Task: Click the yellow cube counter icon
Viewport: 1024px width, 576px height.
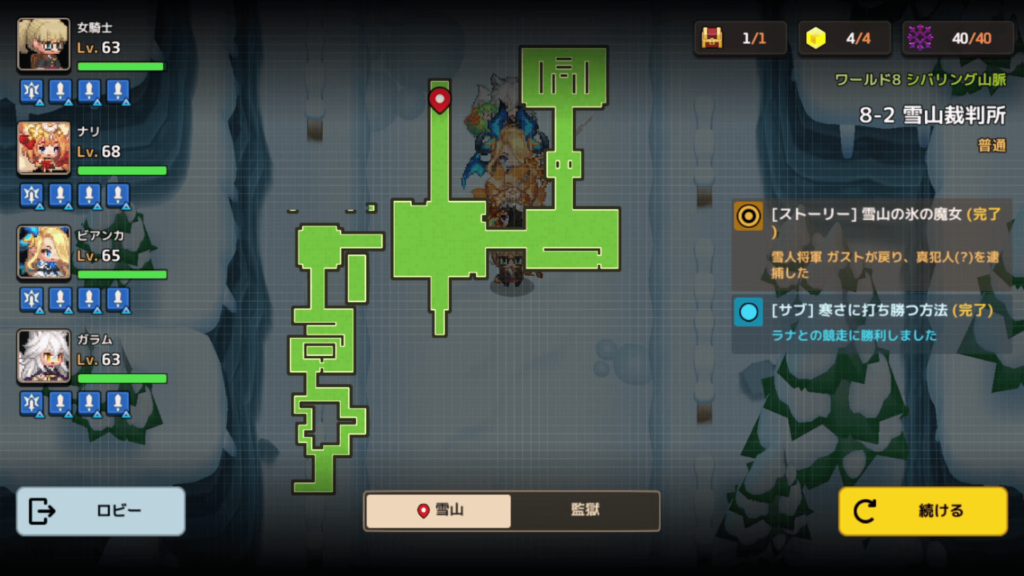Action: click(x=817, y=38)
